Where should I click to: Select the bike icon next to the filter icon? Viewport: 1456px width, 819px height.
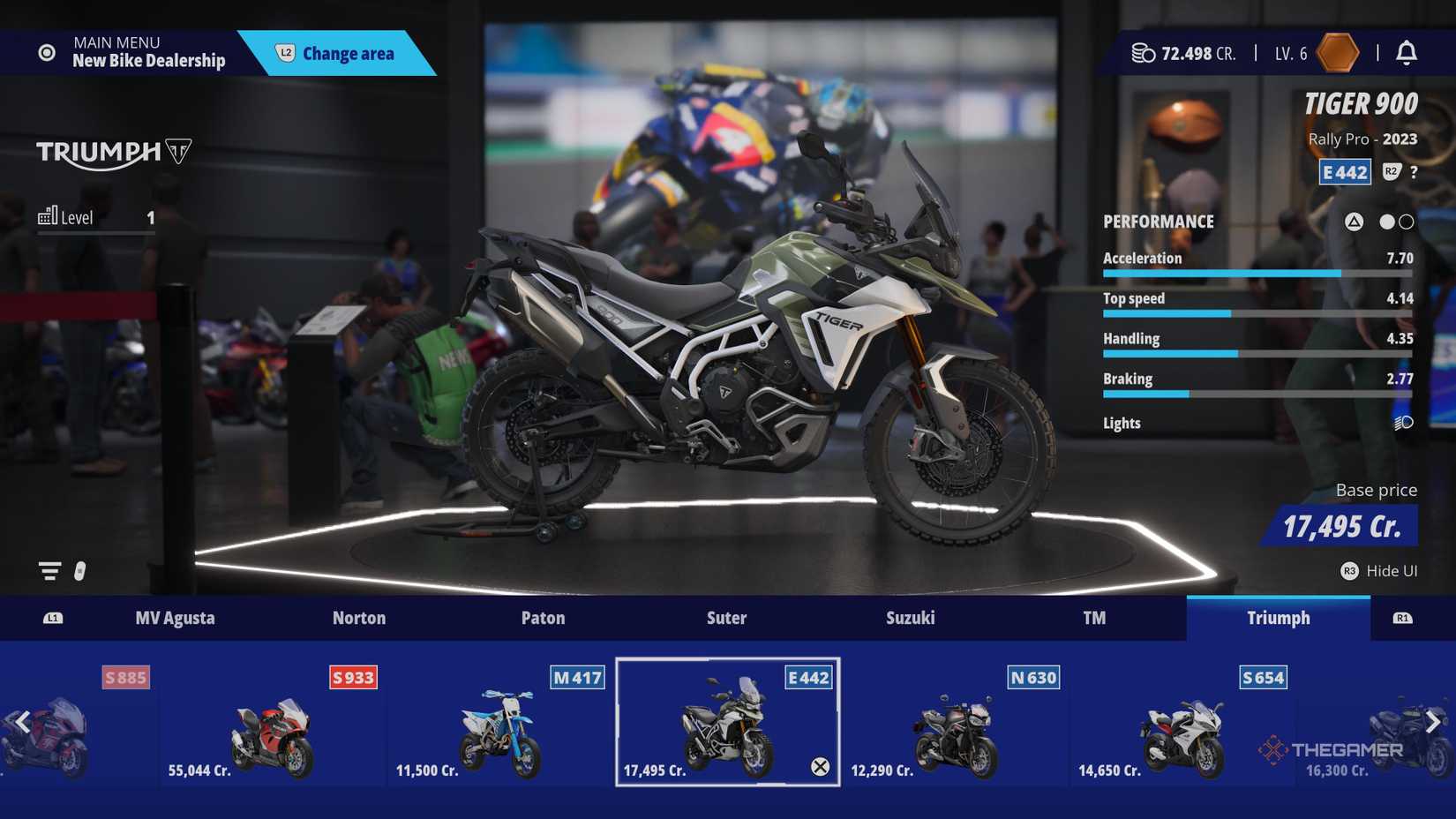coord(80,572)
